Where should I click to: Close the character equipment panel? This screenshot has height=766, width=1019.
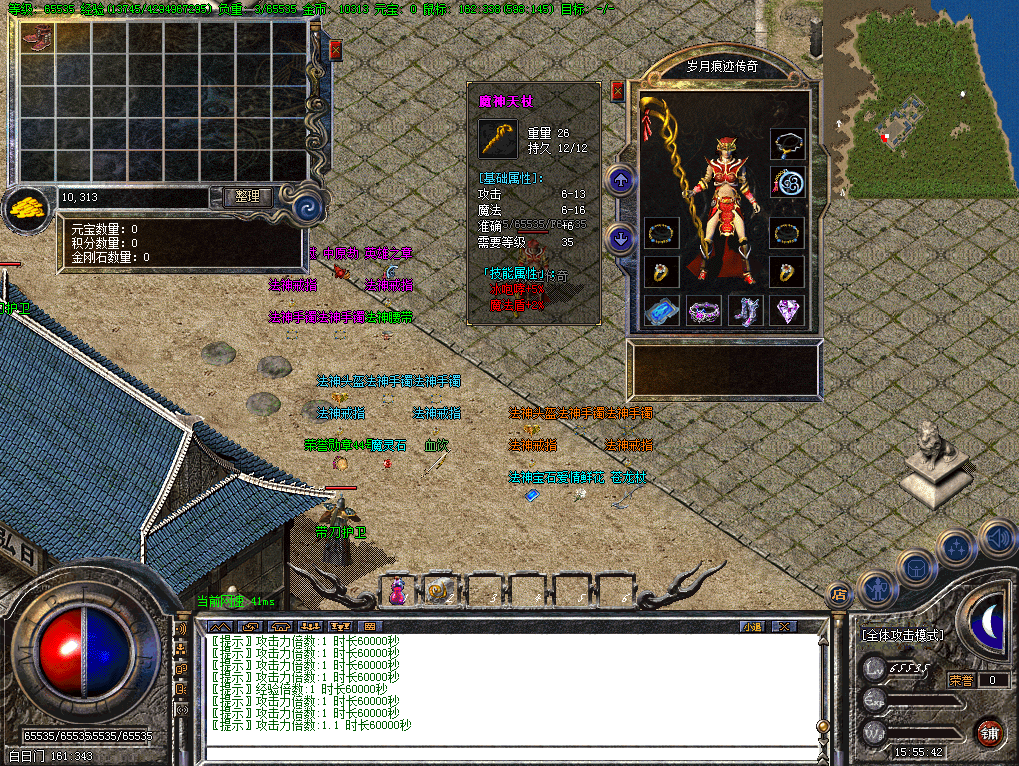pyautogui.click(x=617, y=91)
